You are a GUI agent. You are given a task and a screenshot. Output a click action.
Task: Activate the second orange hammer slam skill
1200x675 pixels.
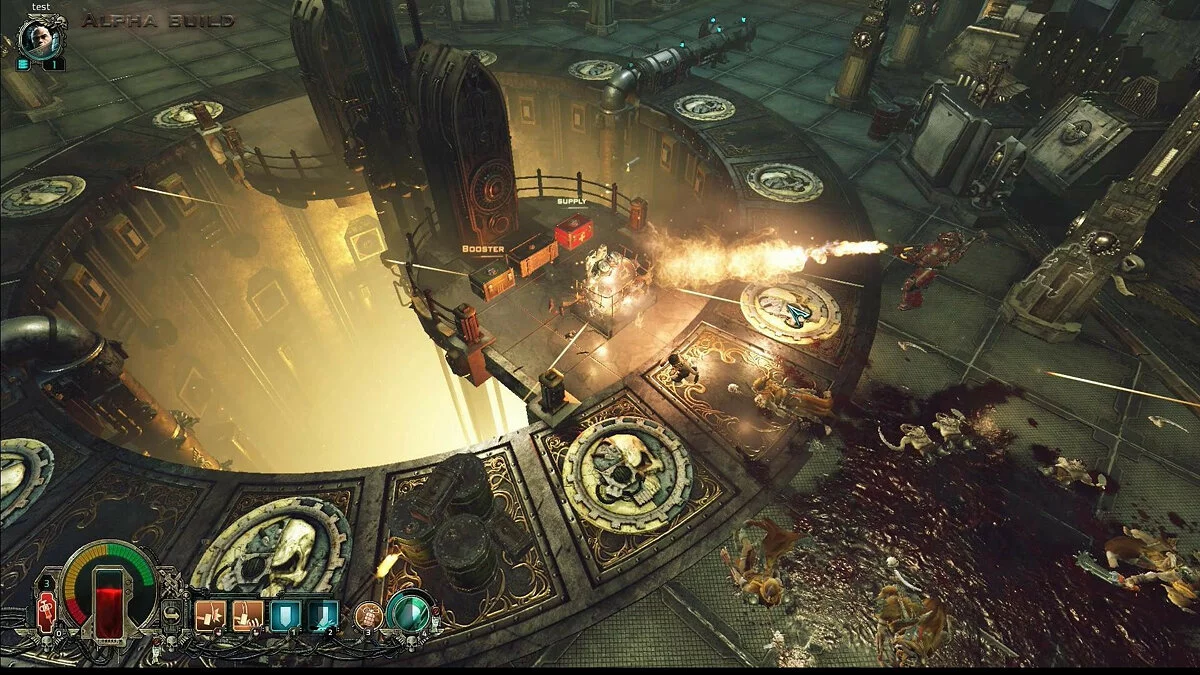click(x=247, y=615)
